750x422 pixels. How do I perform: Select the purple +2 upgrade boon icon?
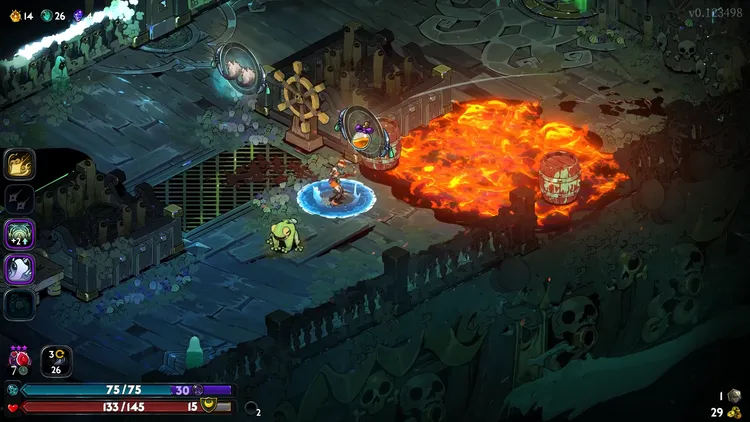(20, 234)
